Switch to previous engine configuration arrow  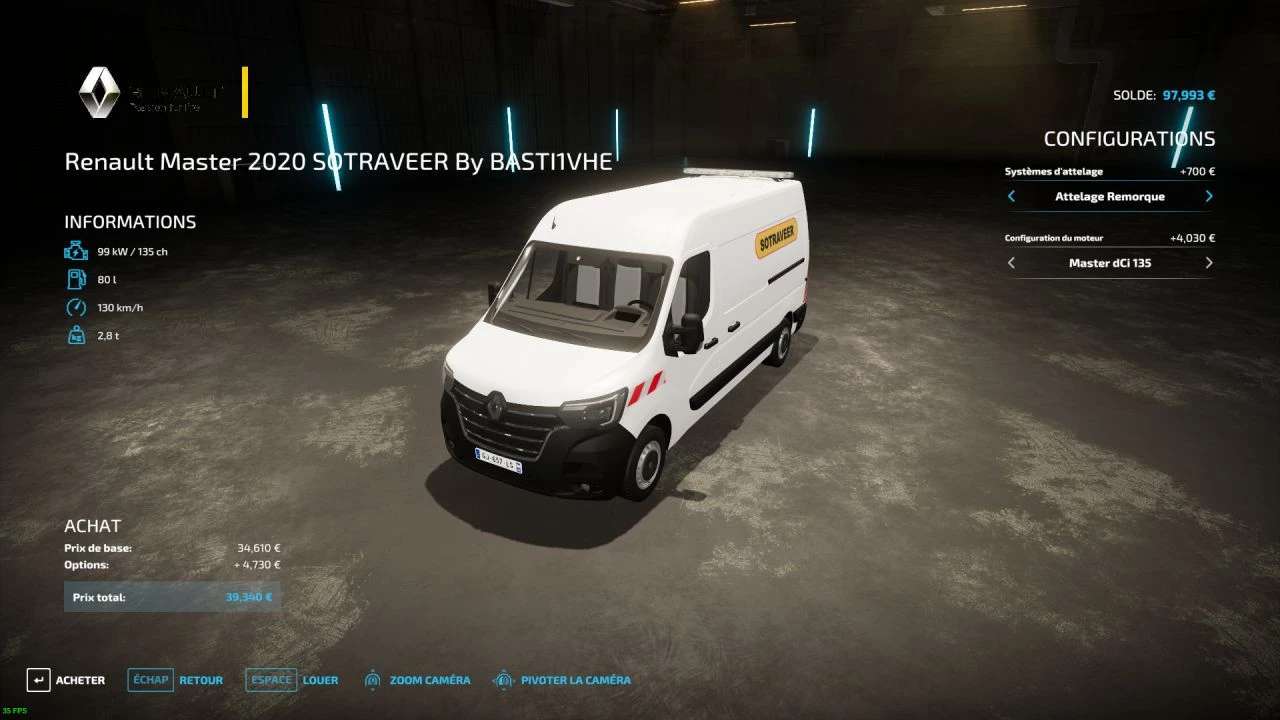click(x=1011, y=263)
